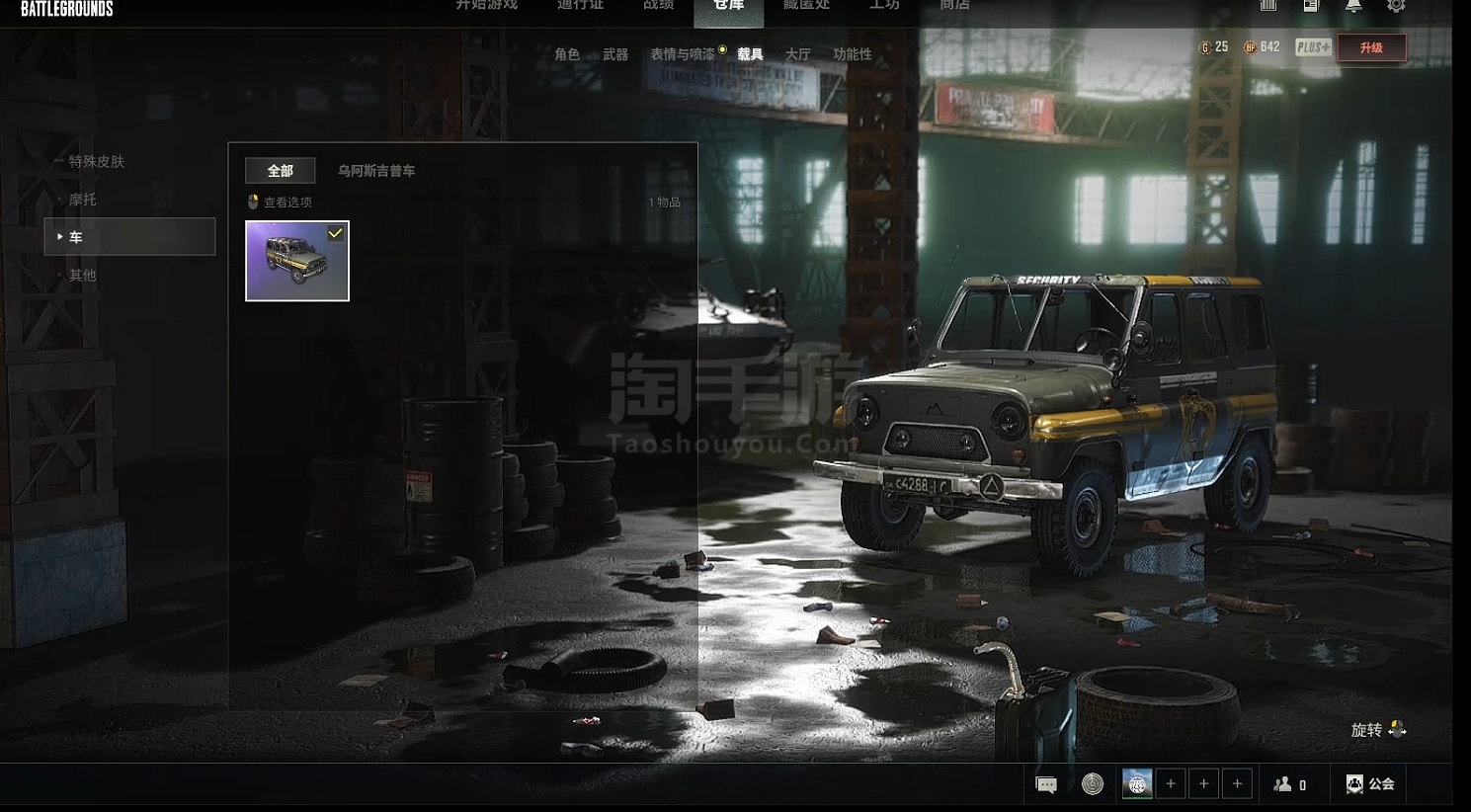The height and width of the screenshot is (812, 1471).
Task: Choose the 其他 category
Action: click(x=83, y=276)
